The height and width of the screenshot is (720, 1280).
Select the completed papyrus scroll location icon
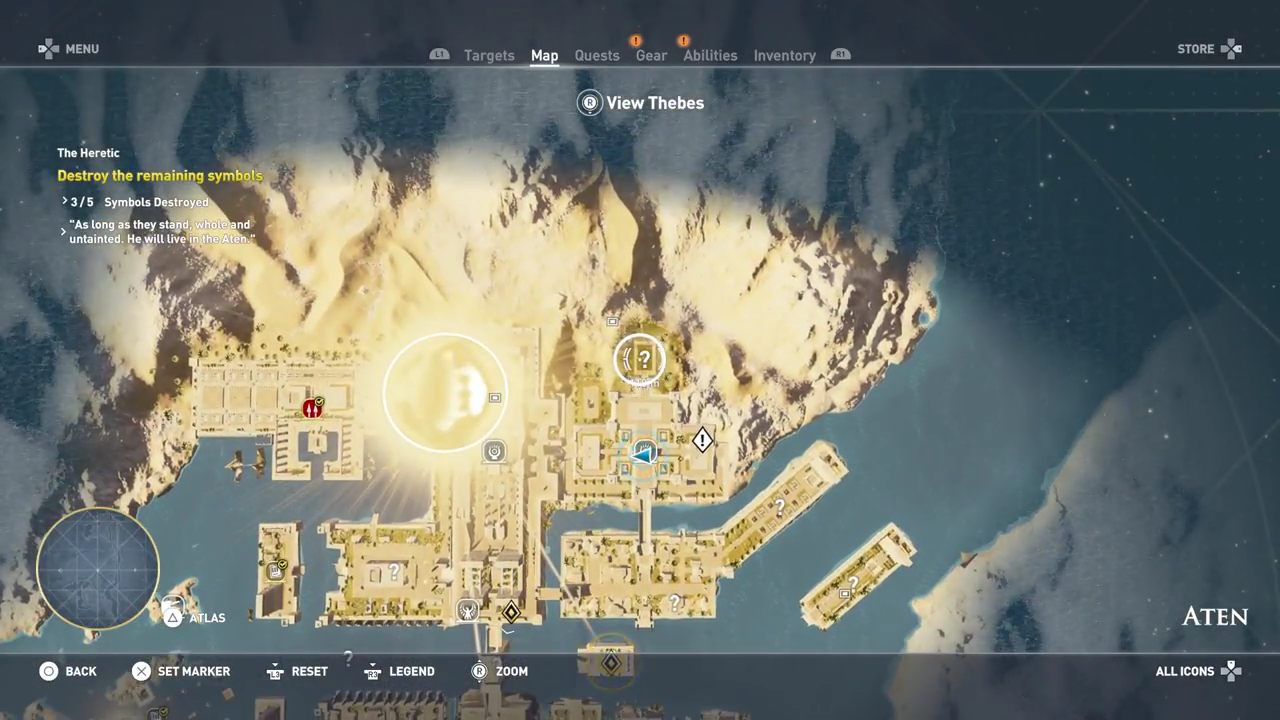(275, 570)
